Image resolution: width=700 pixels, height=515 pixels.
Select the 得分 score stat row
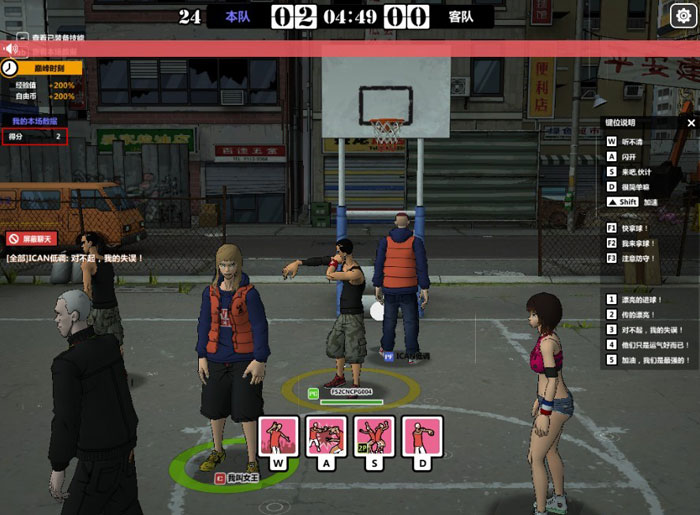coord(35,136)
